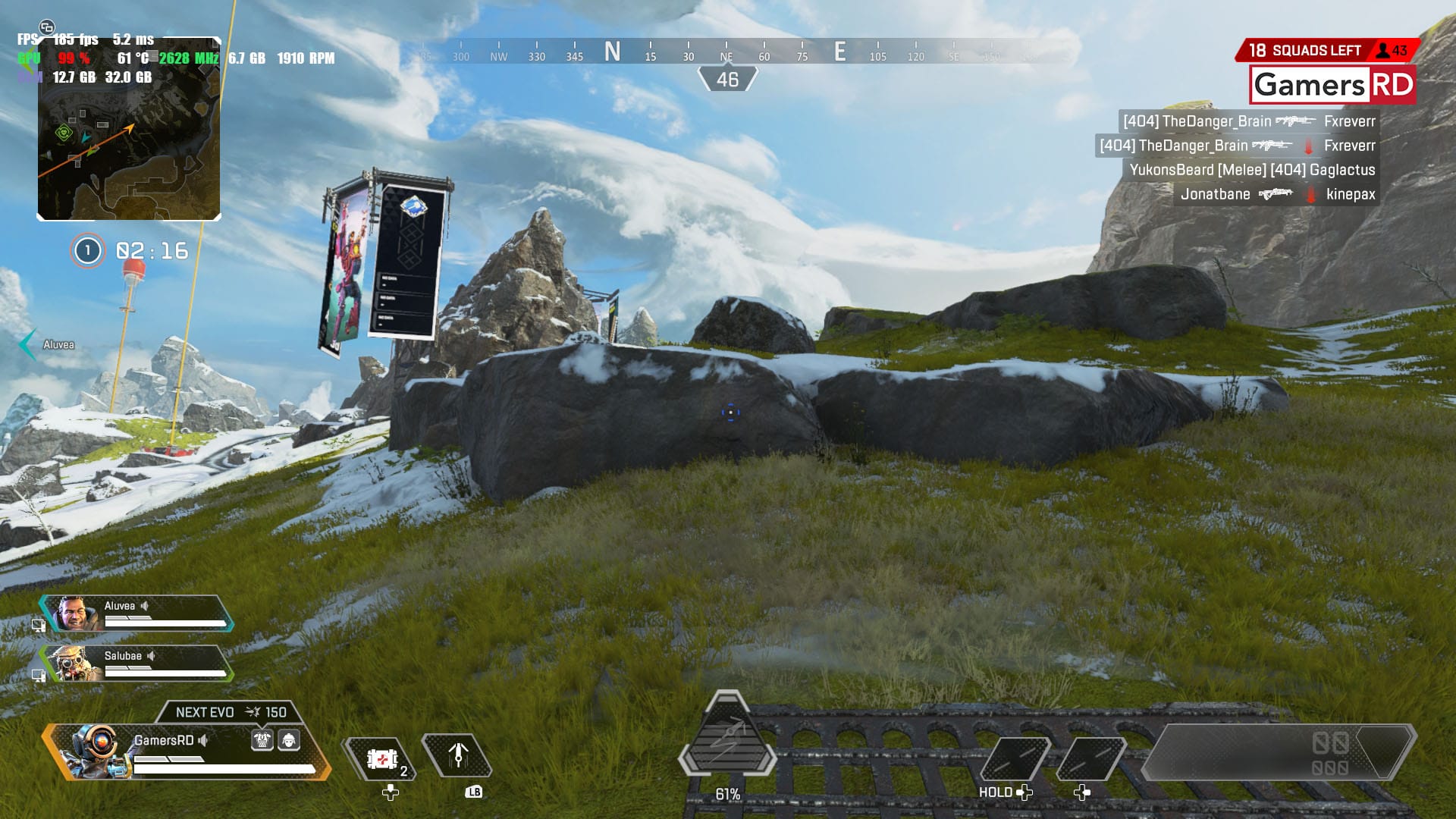
Task: Click the overlay icon above FPS counter
Action: point(47,27)
